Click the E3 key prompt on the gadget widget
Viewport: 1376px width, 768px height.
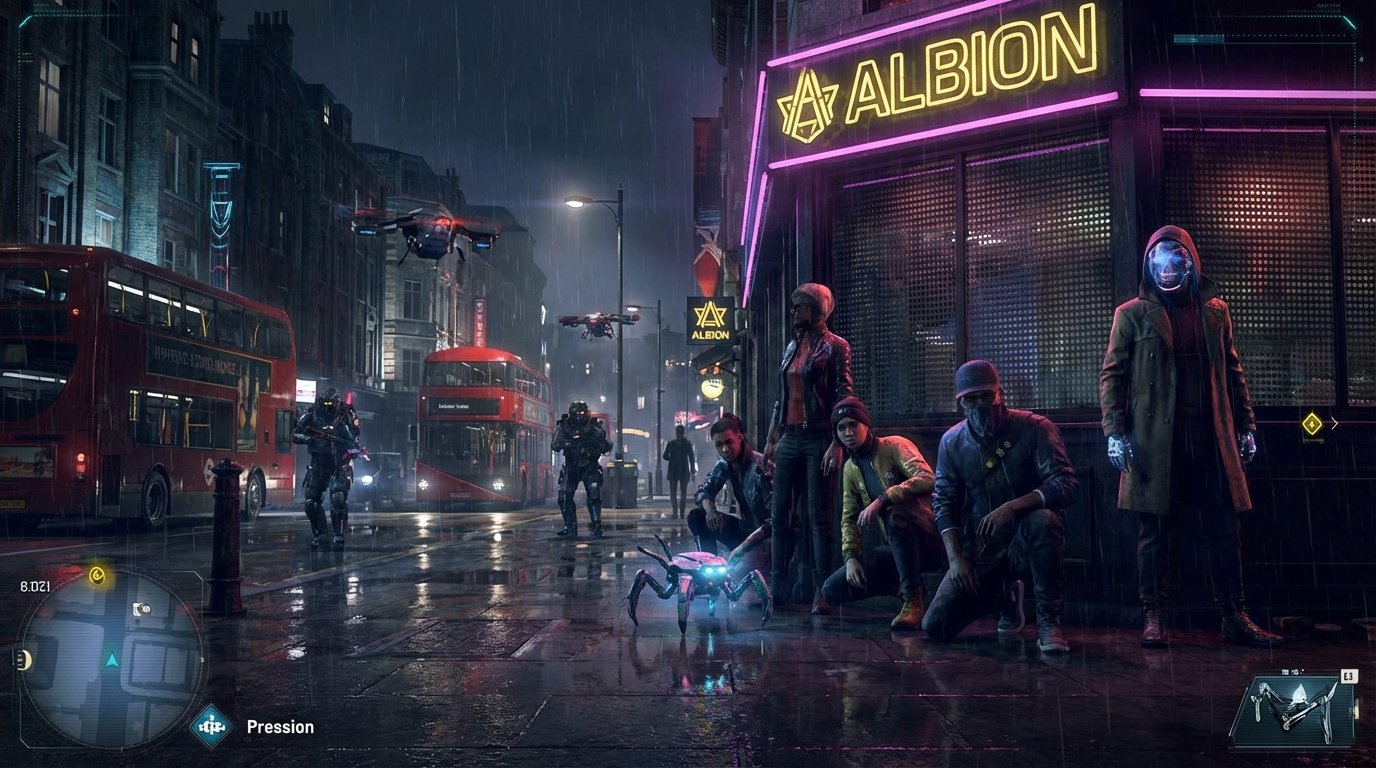[1348, 677]
